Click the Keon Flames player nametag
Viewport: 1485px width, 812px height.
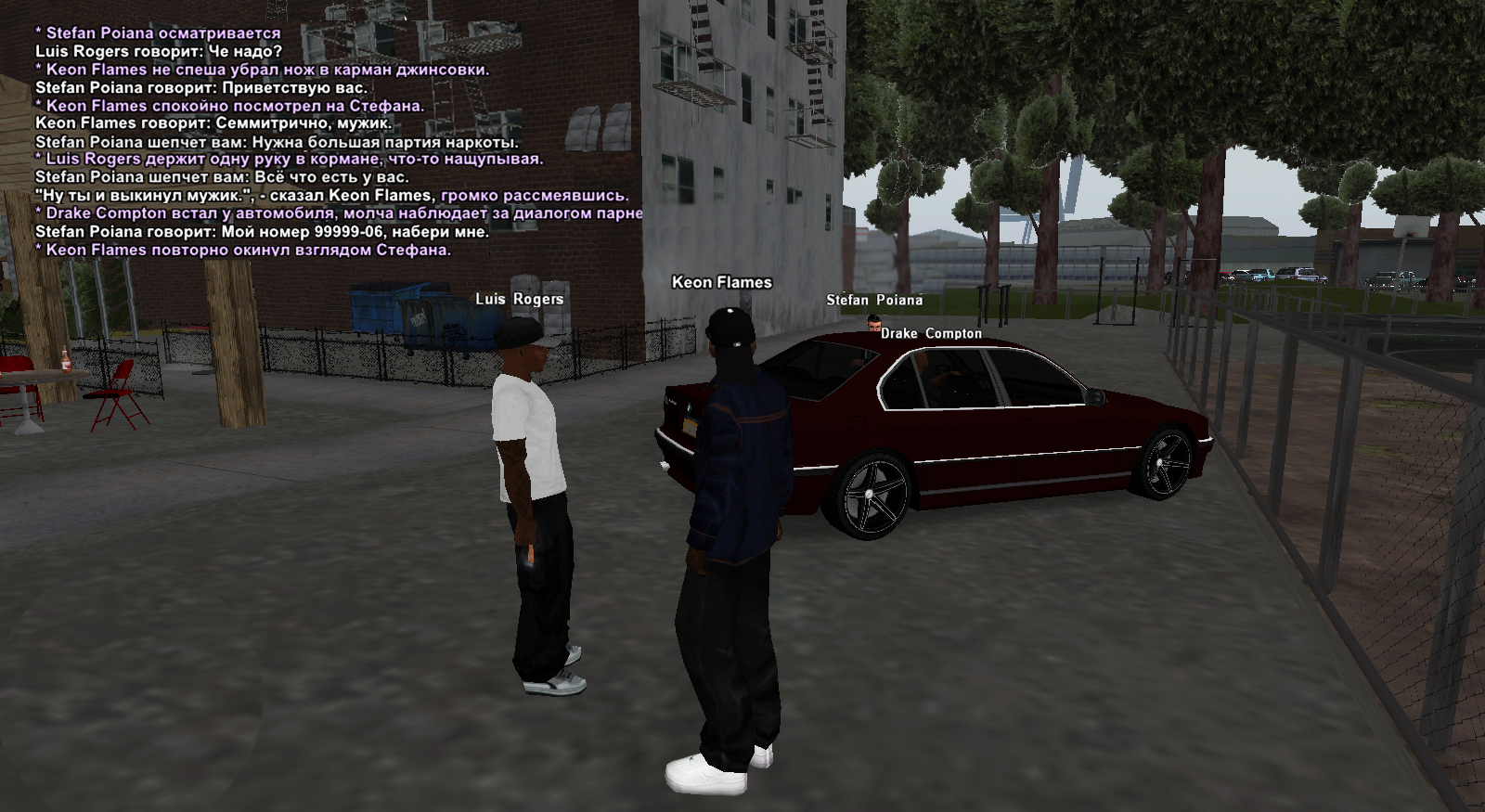[721, 282]
